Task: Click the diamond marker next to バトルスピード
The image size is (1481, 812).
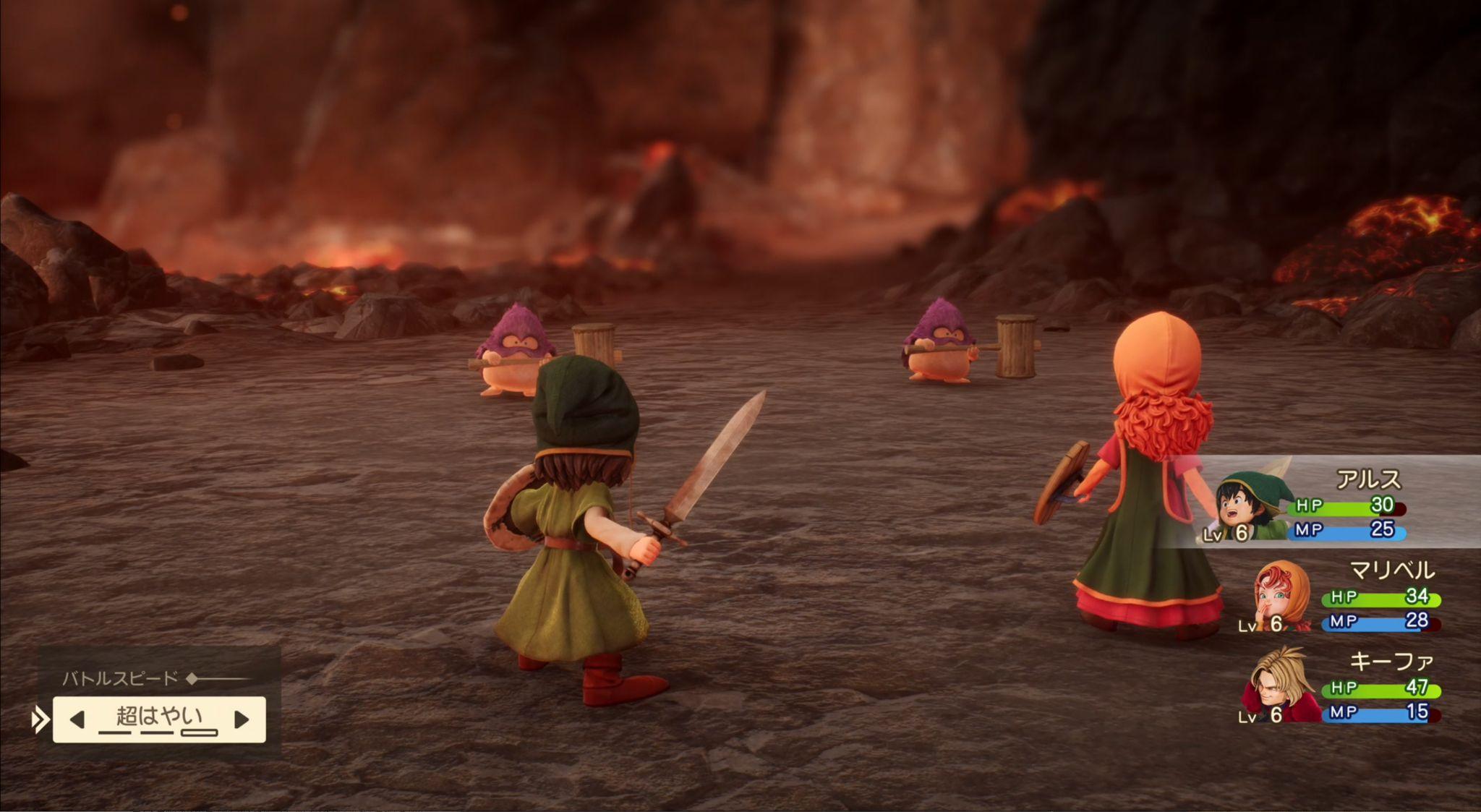Action: point(191,680)
